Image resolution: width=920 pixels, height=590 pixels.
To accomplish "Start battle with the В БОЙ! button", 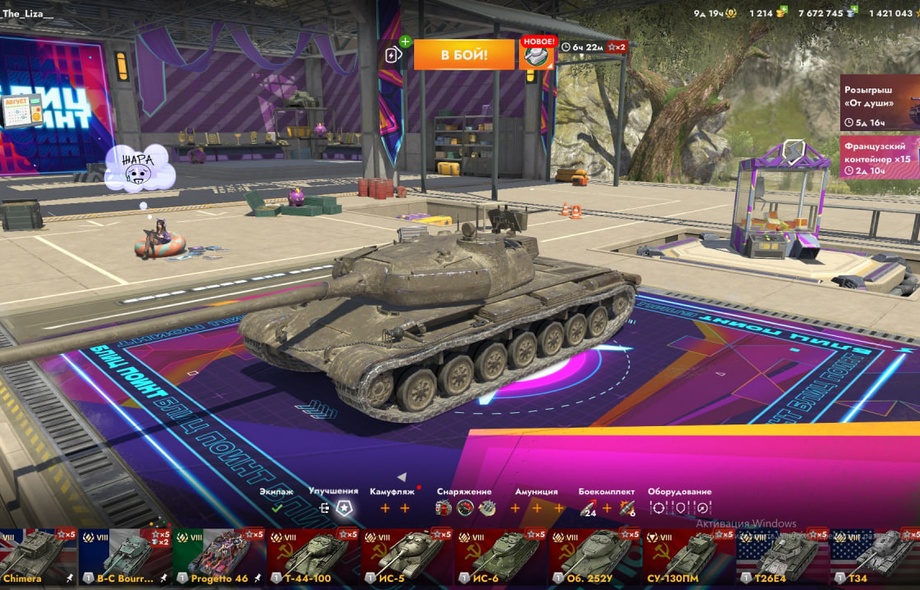I will pyautogui.click(x=464, y=55).
